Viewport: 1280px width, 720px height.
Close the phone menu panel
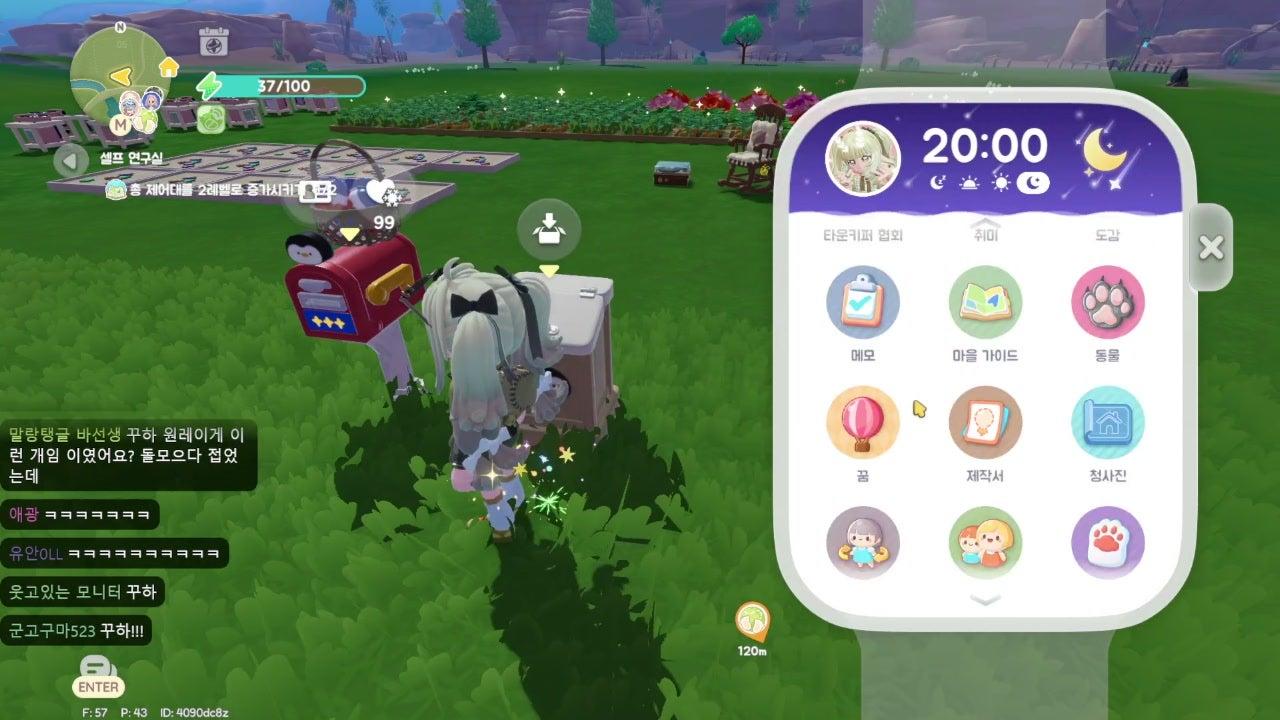point(1210,247)
